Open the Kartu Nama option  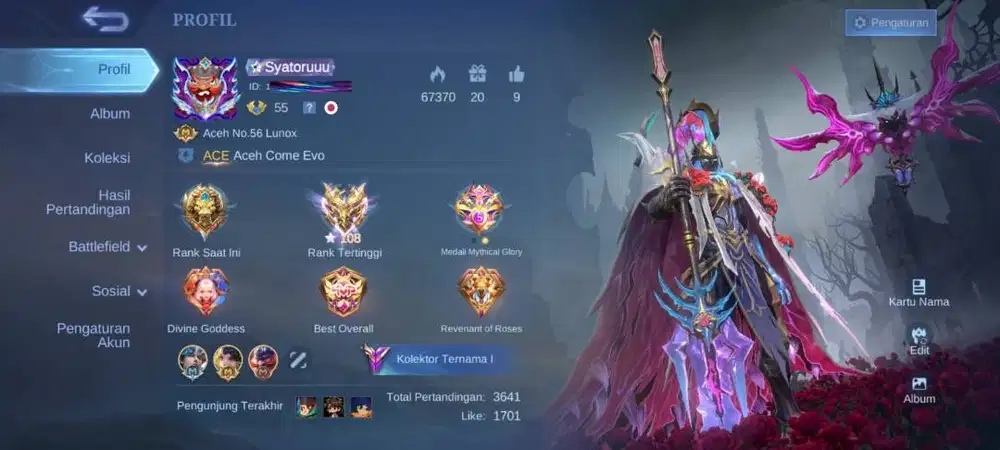(x=919, y=292)
